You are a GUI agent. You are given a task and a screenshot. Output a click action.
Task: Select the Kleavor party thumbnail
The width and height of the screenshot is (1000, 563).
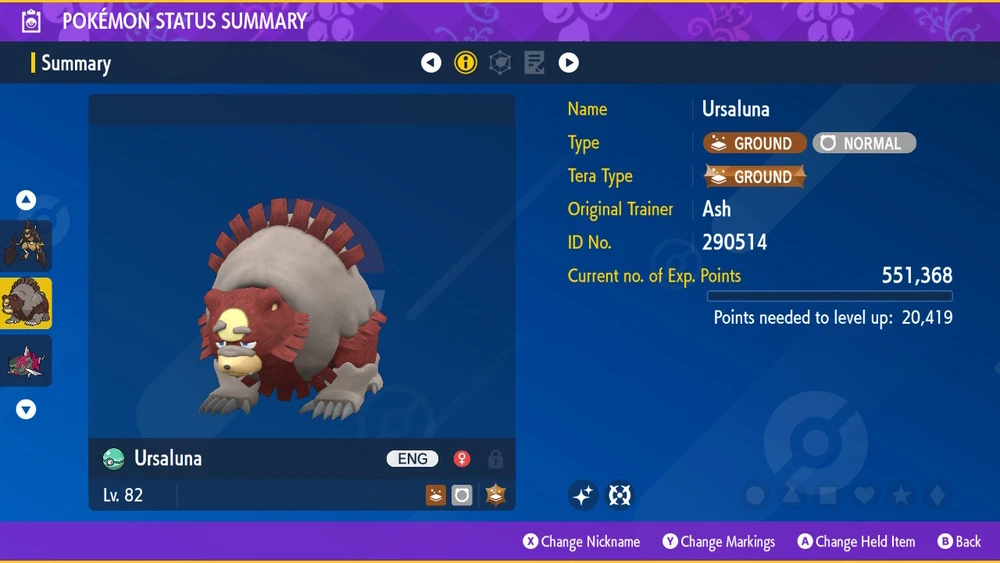click(26, 245)
